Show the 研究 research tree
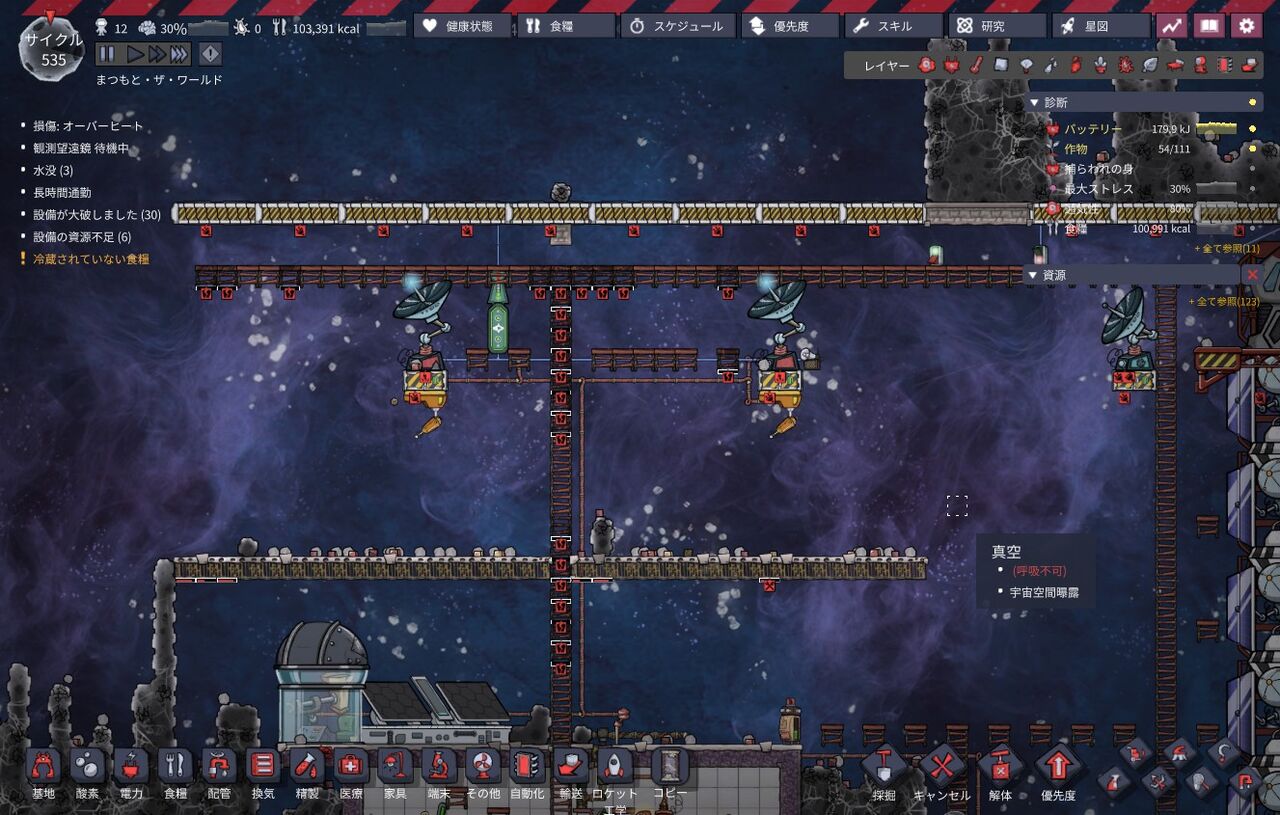This screenshot has height=815, width=1280. tap(997, 26)
